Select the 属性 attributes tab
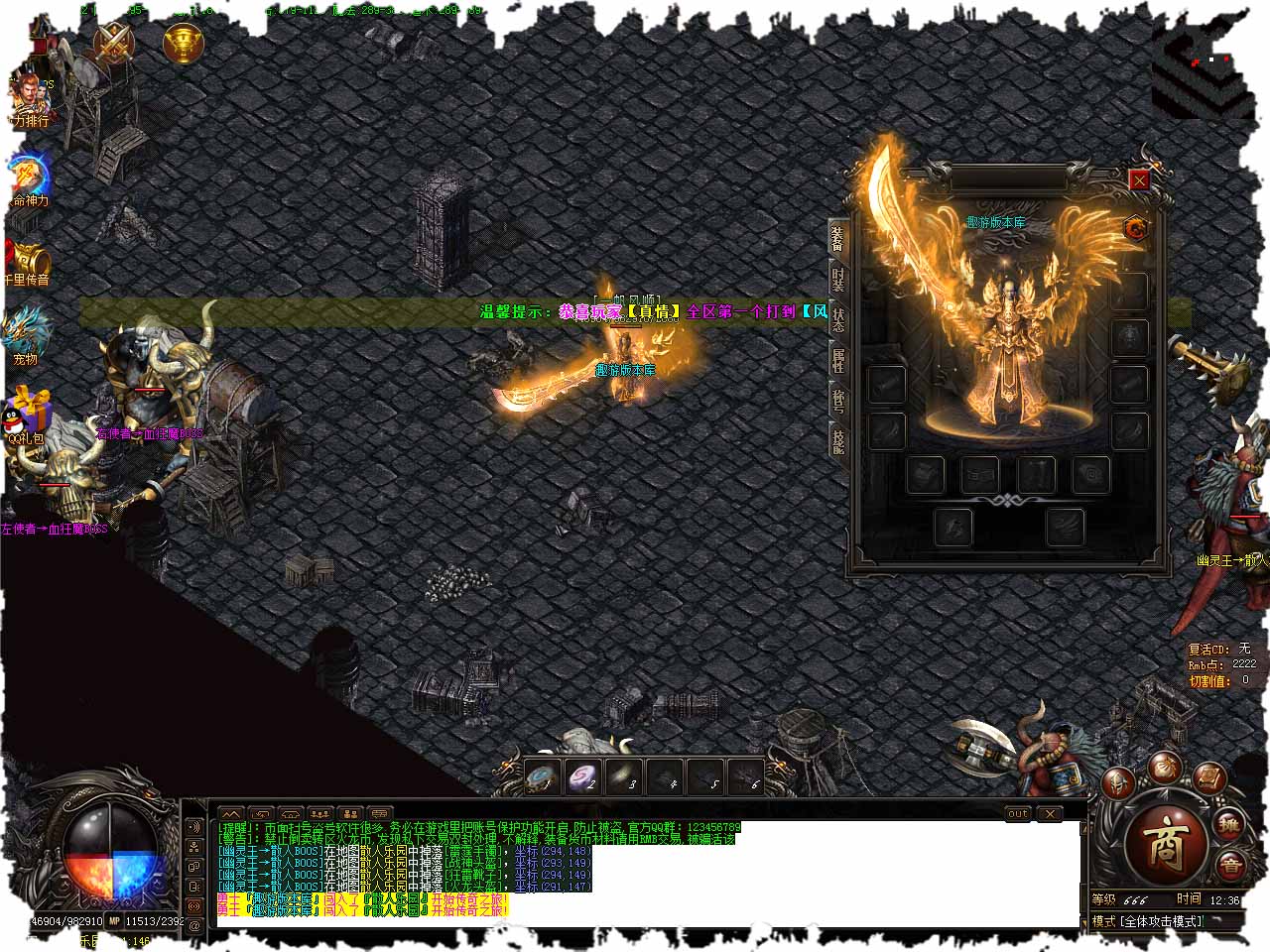The height and width of the screenshot is (952, 1270). tap(838, 359)
